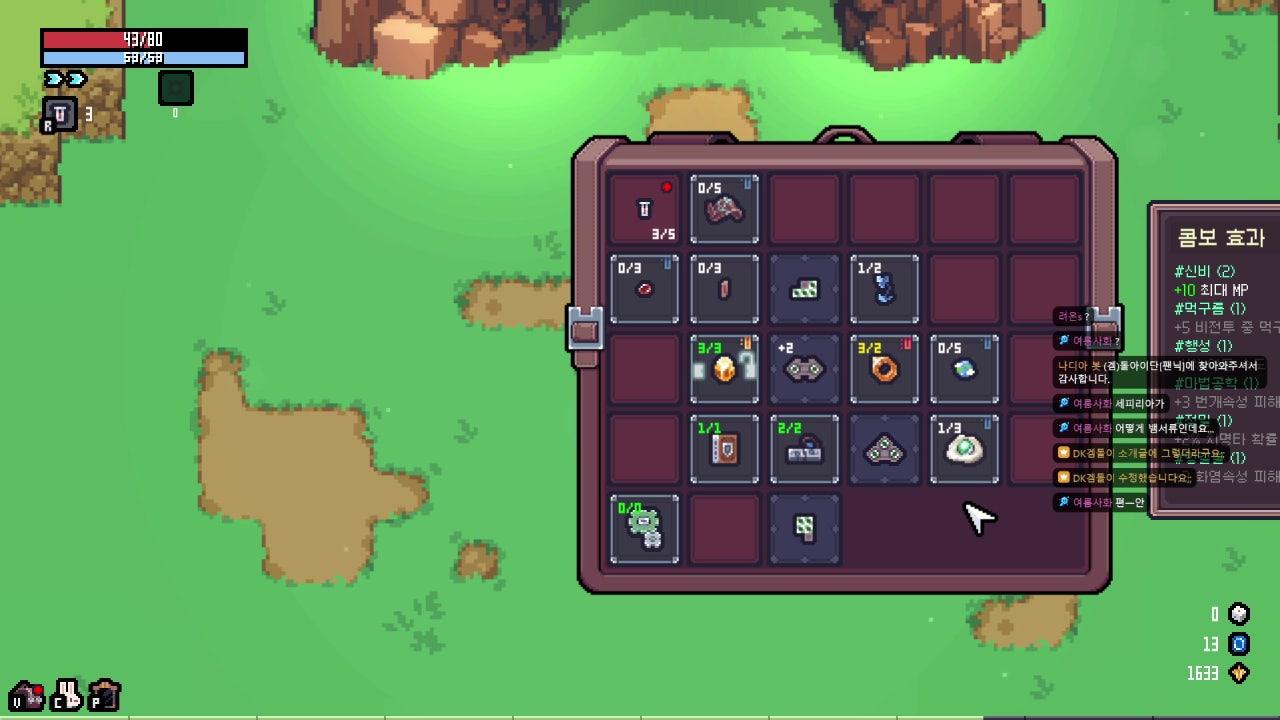Image resolution: width=1280 pixels, height=720 pixels.
Task: Choose the green checkered stair block
Action: pos(804,289)
